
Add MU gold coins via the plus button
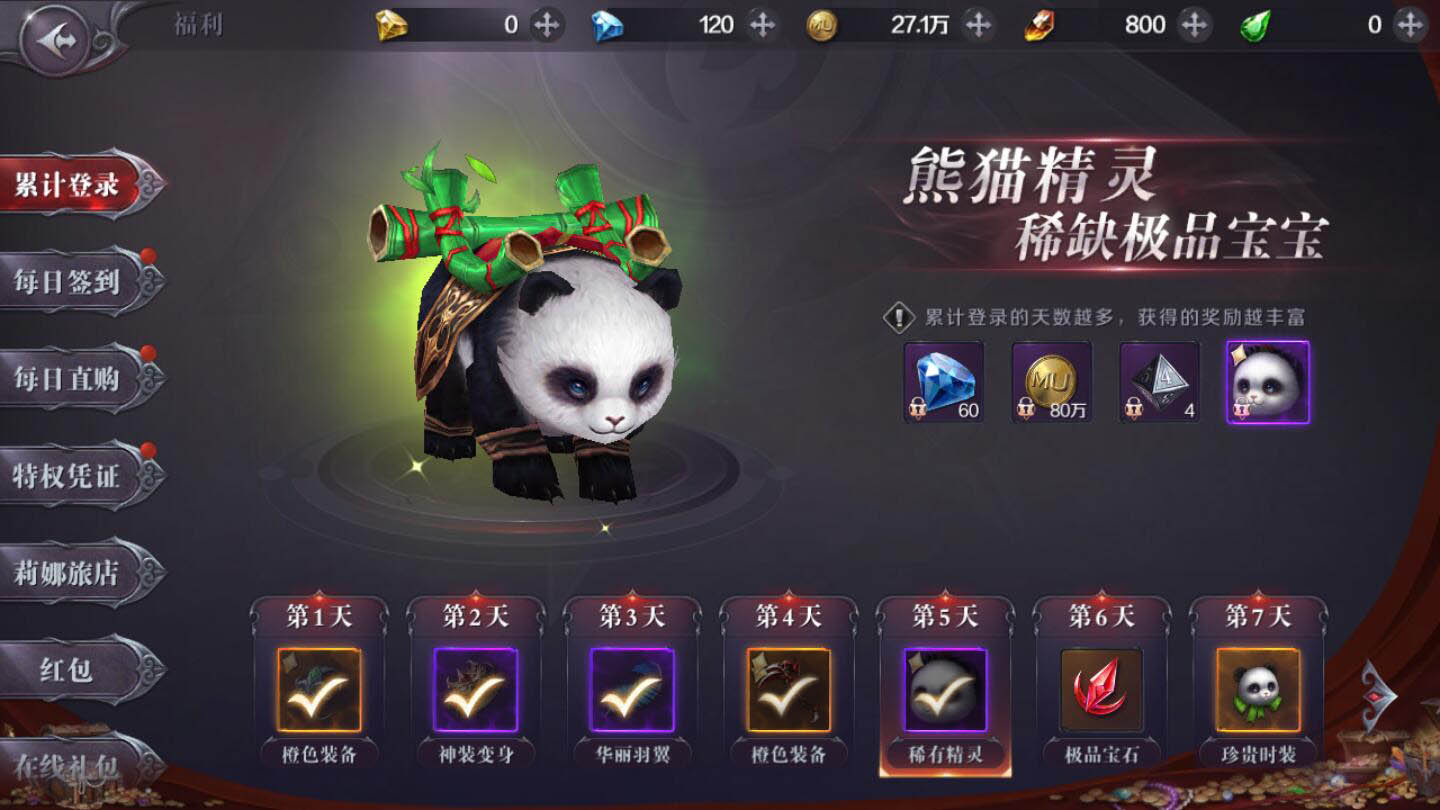click(978, 24)
